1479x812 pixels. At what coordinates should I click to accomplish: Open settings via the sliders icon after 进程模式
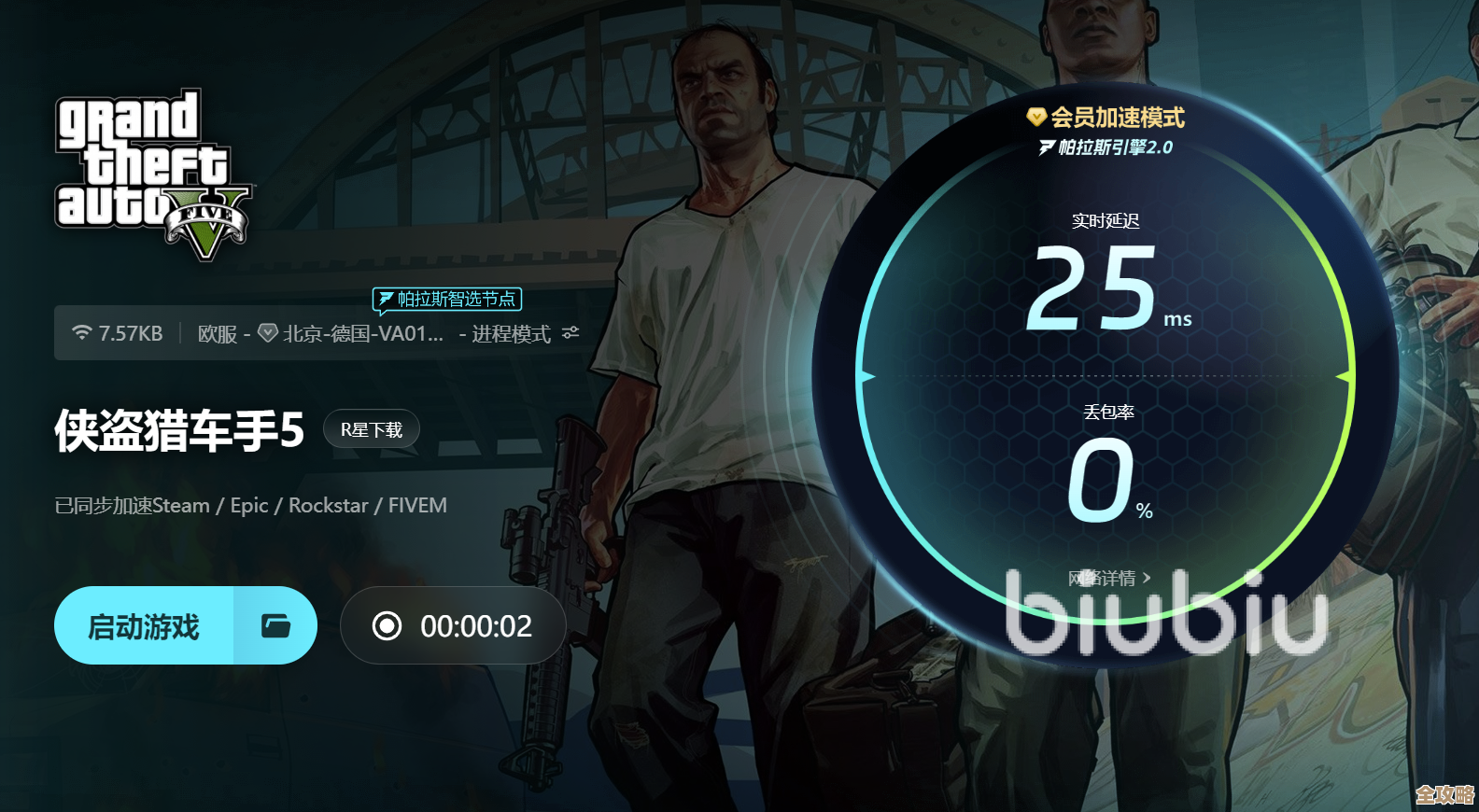[570, 332]
